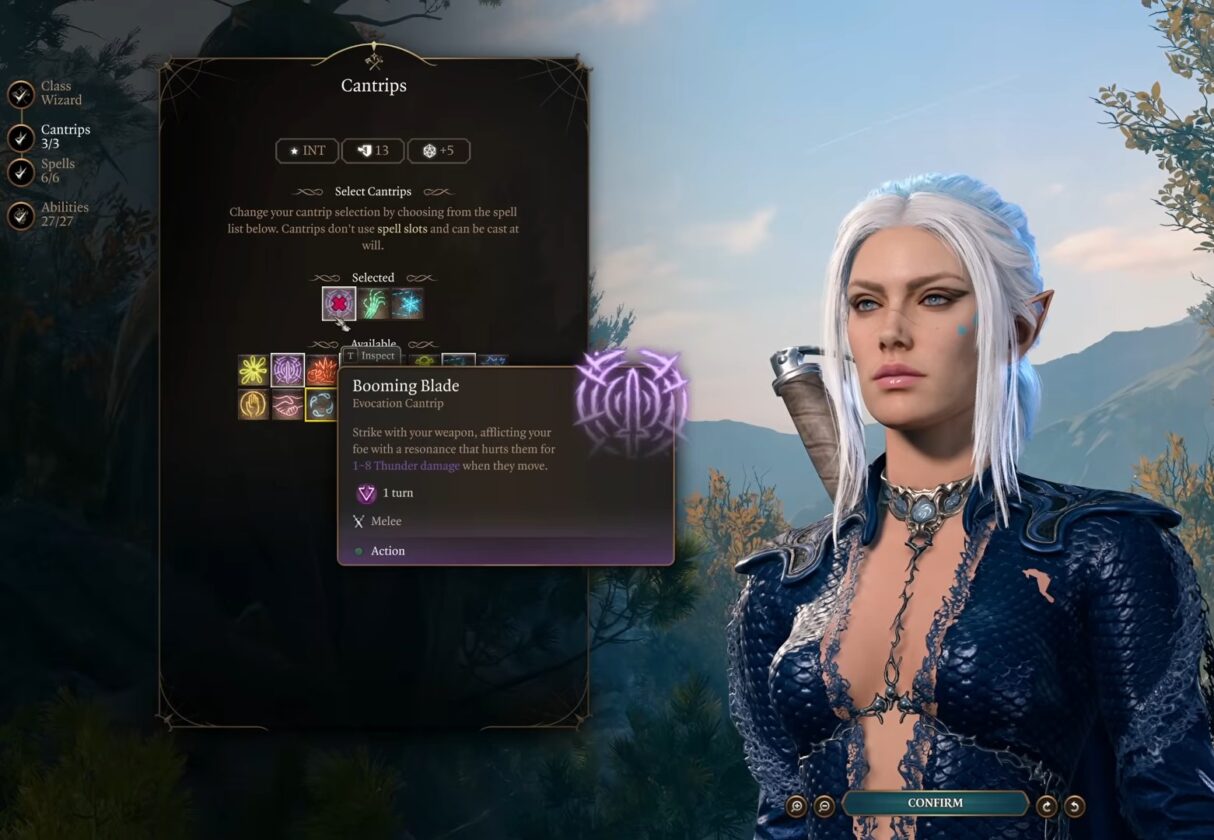
Task: Click the INT spellcasting ability badge
Action: [307, 151]
